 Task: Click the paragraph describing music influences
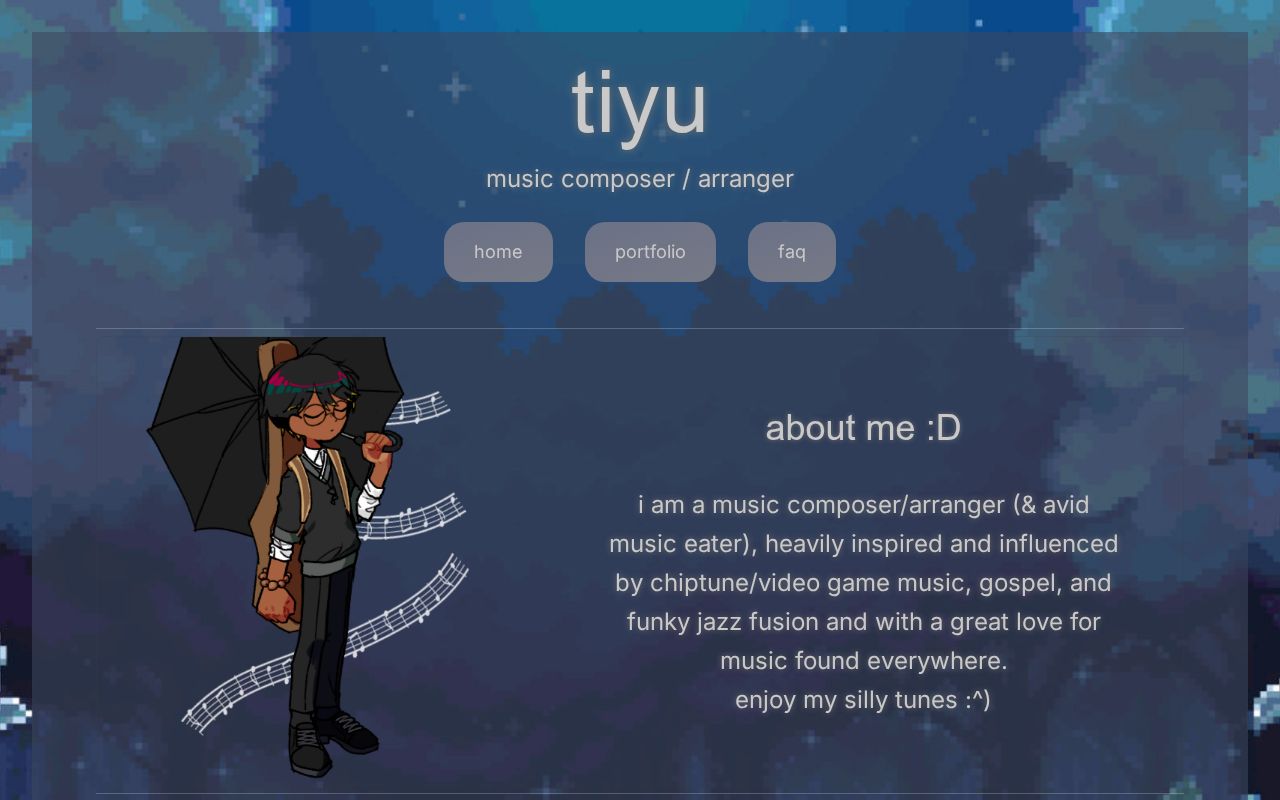tap(863, 583)
